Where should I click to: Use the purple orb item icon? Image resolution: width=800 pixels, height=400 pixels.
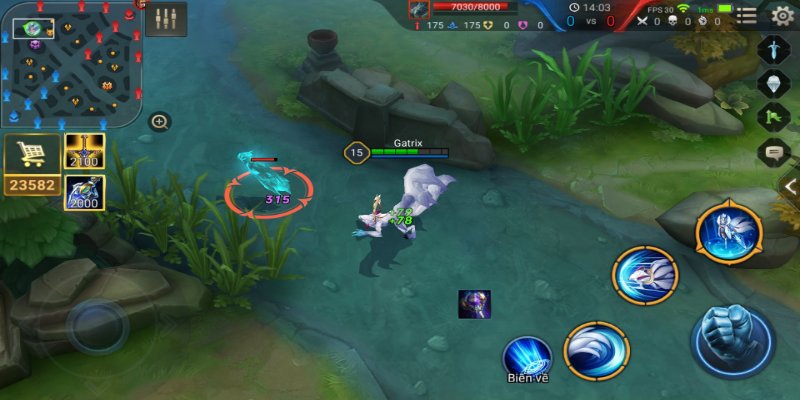(x=474, y=304)
